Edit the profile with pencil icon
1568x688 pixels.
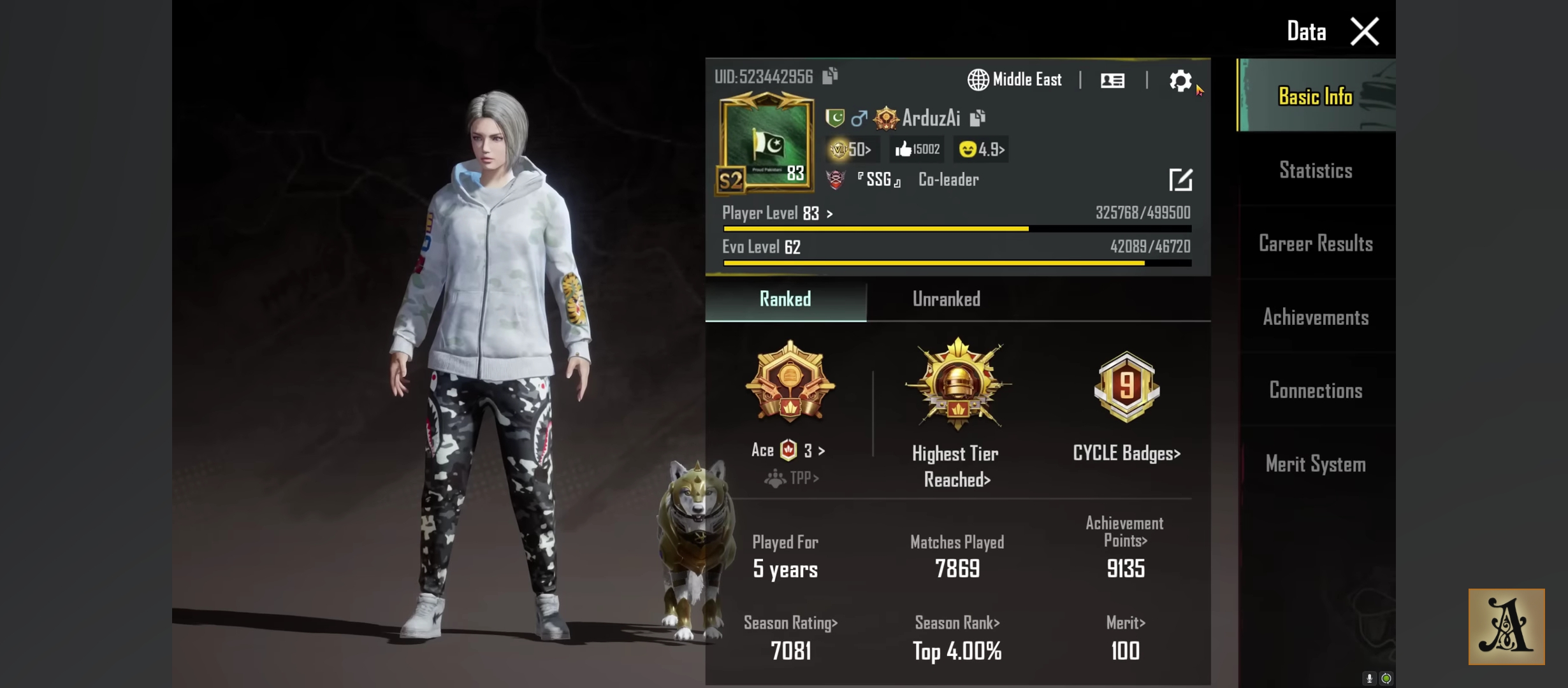(x=1180, y=180)
